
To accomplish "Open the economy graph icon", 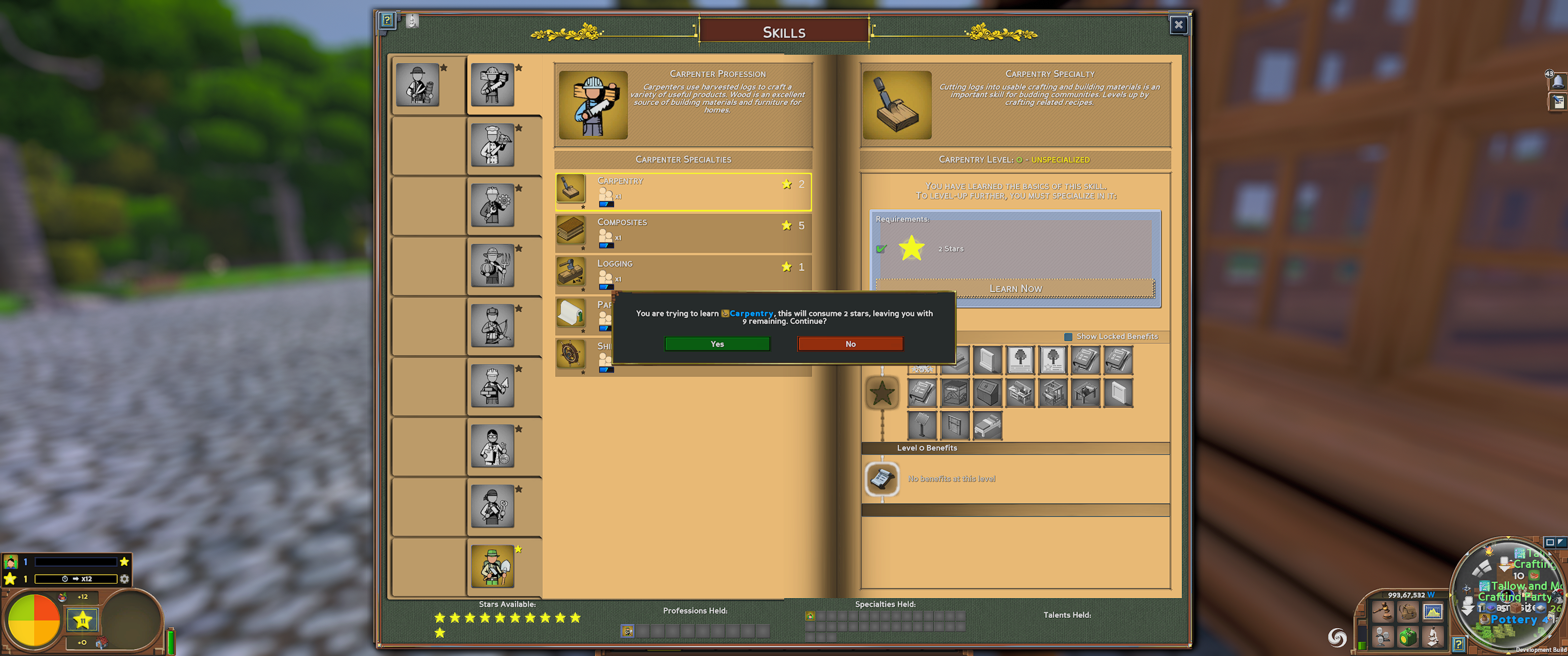I will pos(1433,611).
